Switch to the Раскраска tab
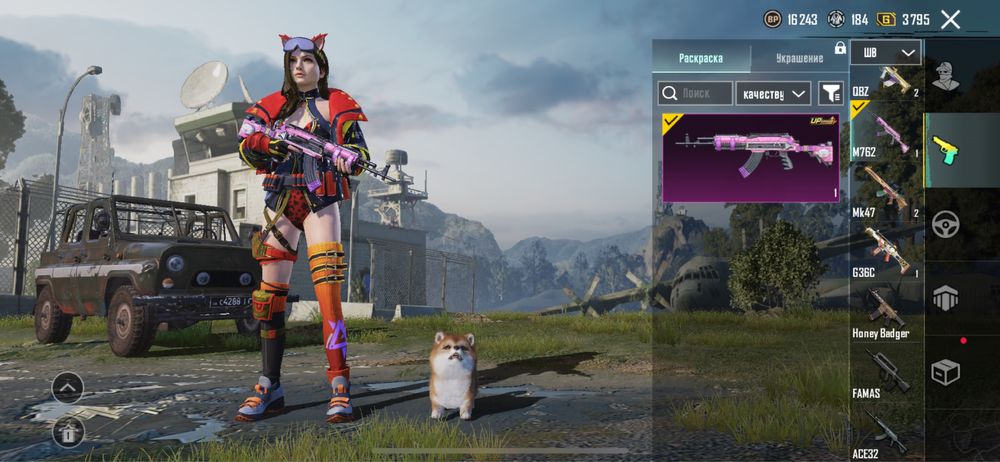1000x462 pixels. 700,58
